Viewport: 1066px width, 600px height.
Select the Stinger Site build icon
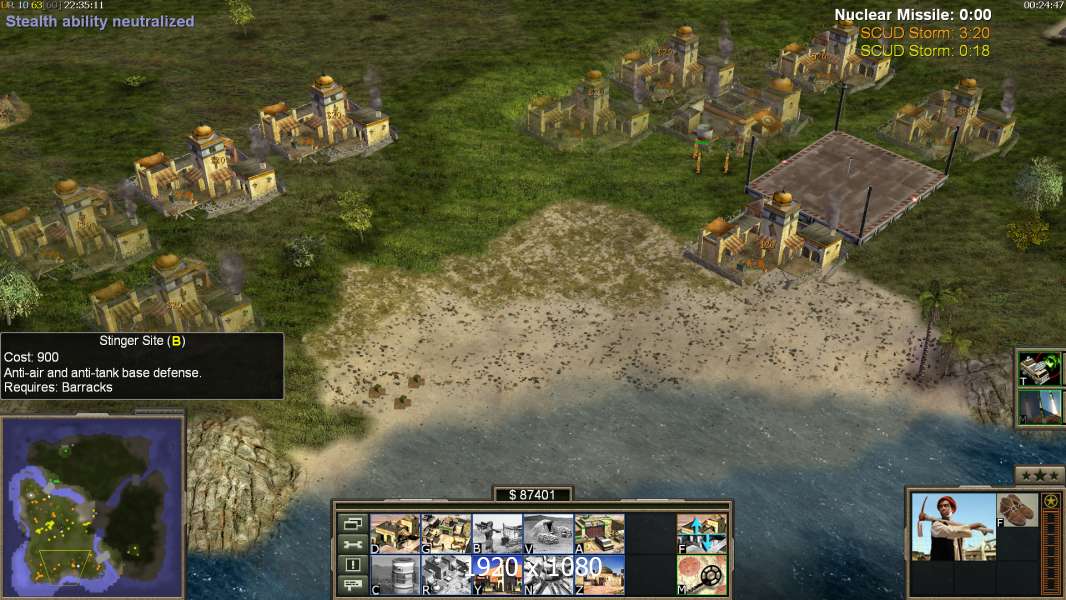pyautogui.click(x=497, y=533)
